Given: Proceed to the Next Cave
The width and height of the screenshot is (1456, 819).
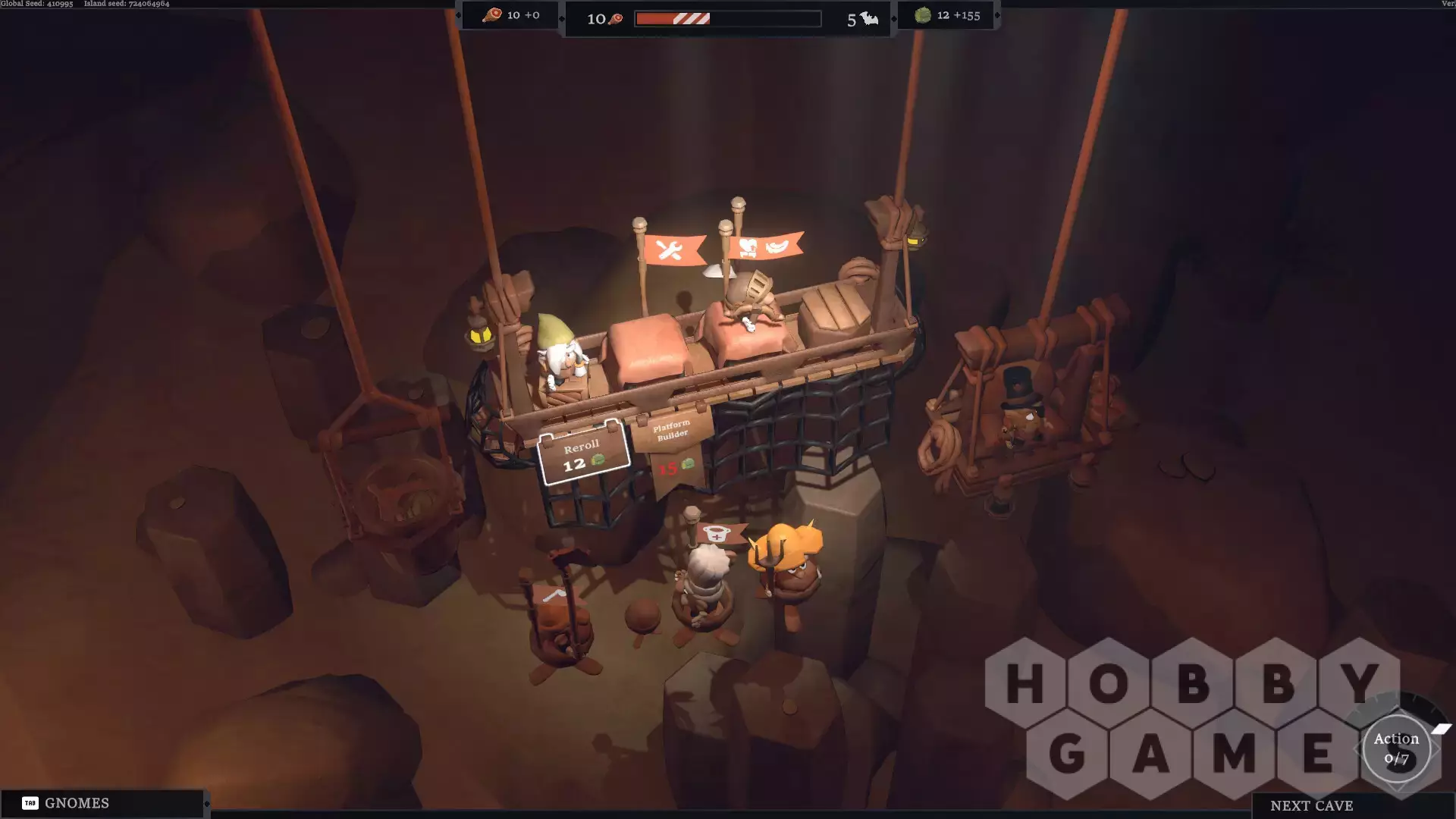Looking at the screenshot, I should click(1311, 805).
